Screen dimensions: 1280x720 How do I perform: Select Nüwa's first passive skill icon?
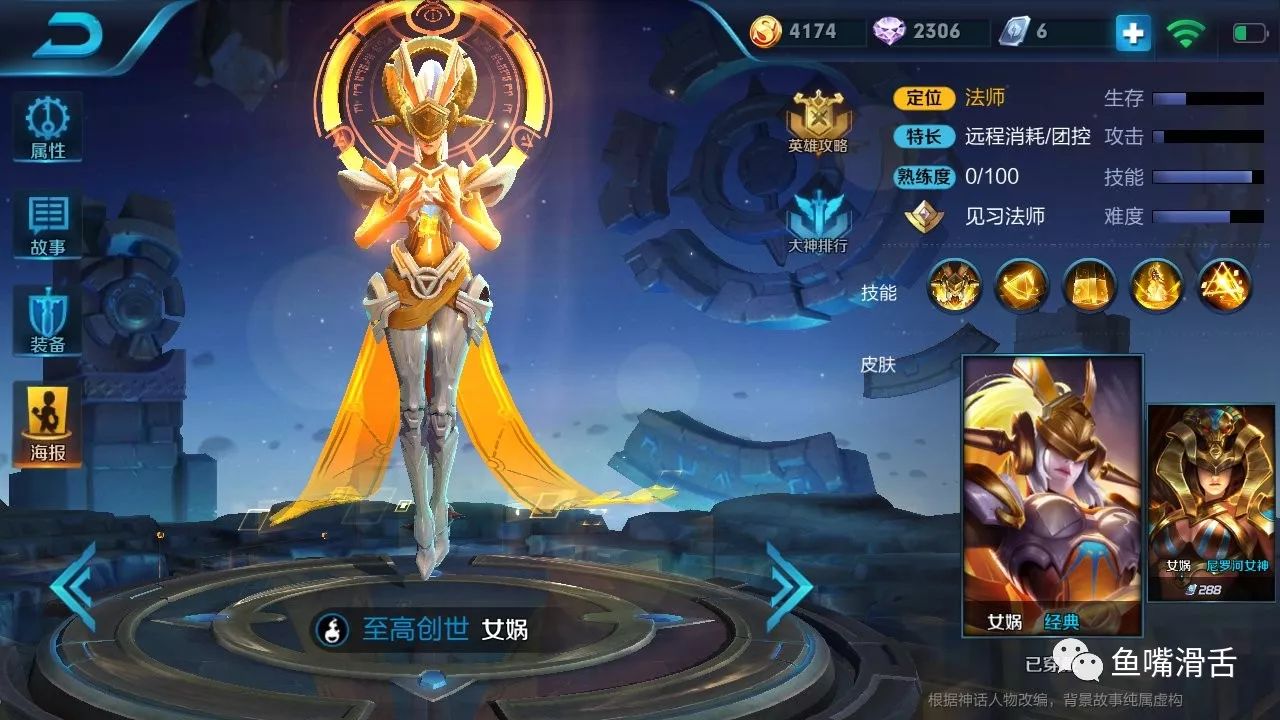coord(954,288)
